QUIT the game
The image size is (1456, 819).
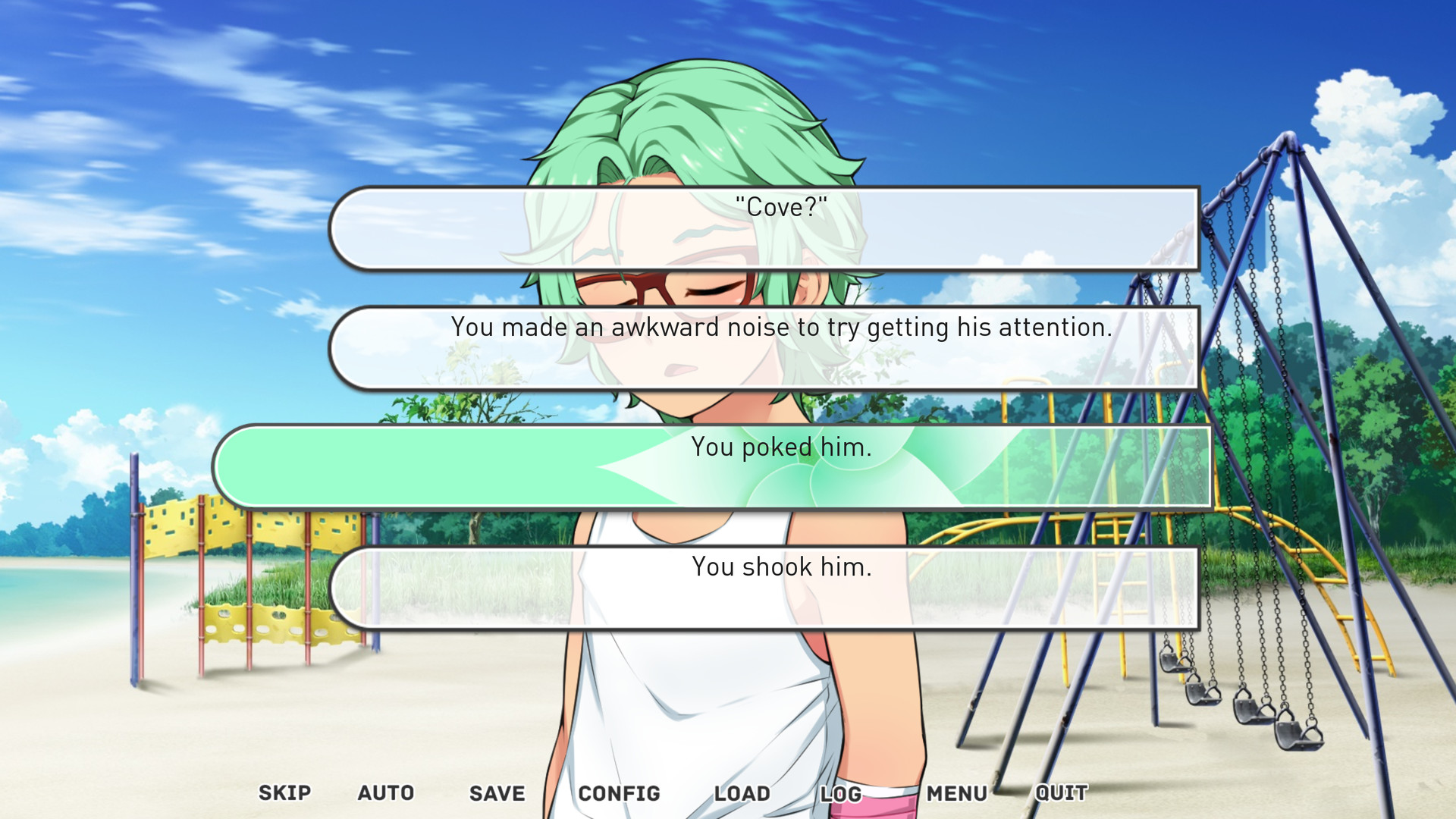tap(1062, 792)
